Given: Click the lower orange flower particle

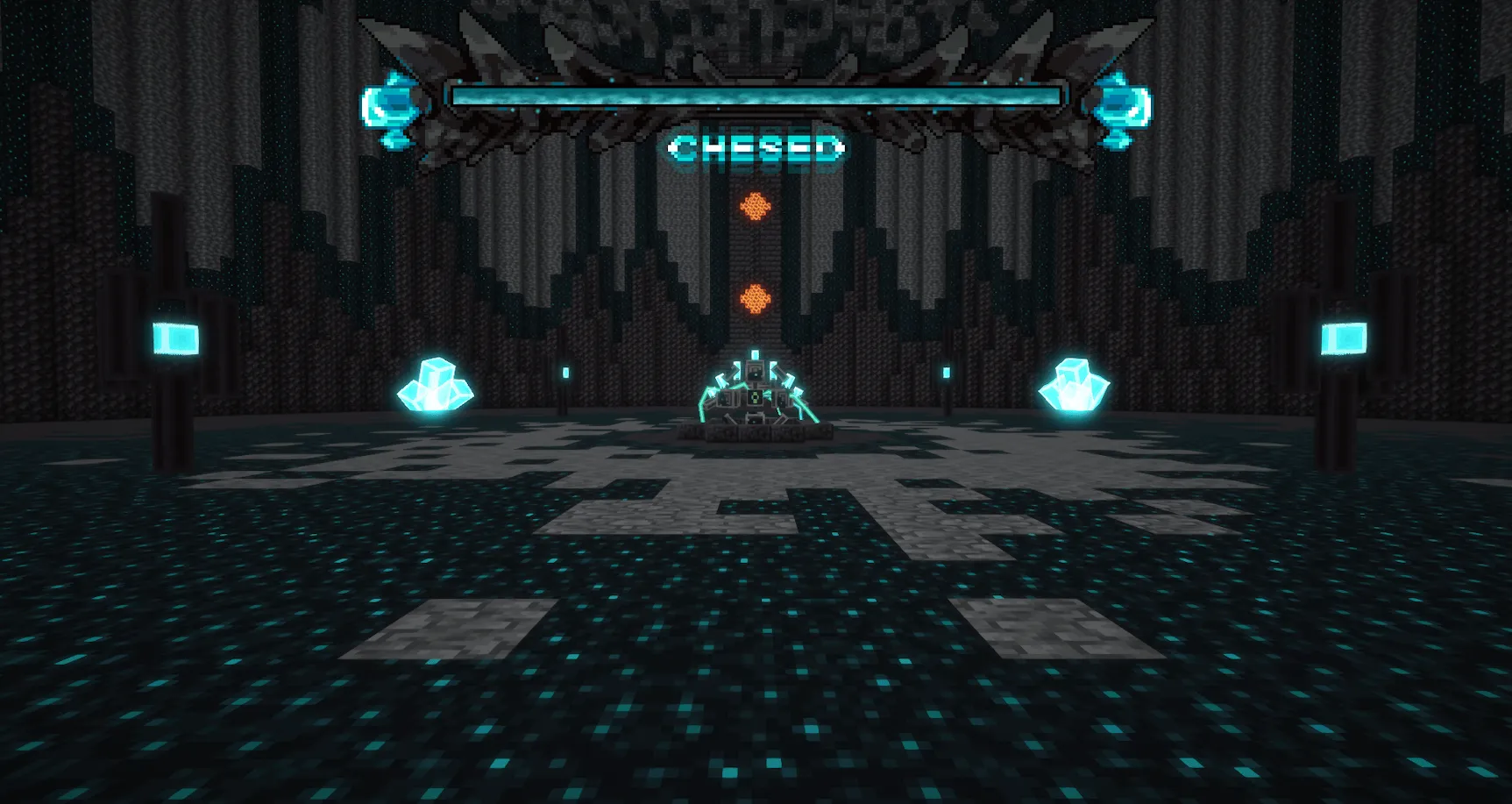Looking at the screenshot, I should tap(756, 295).
